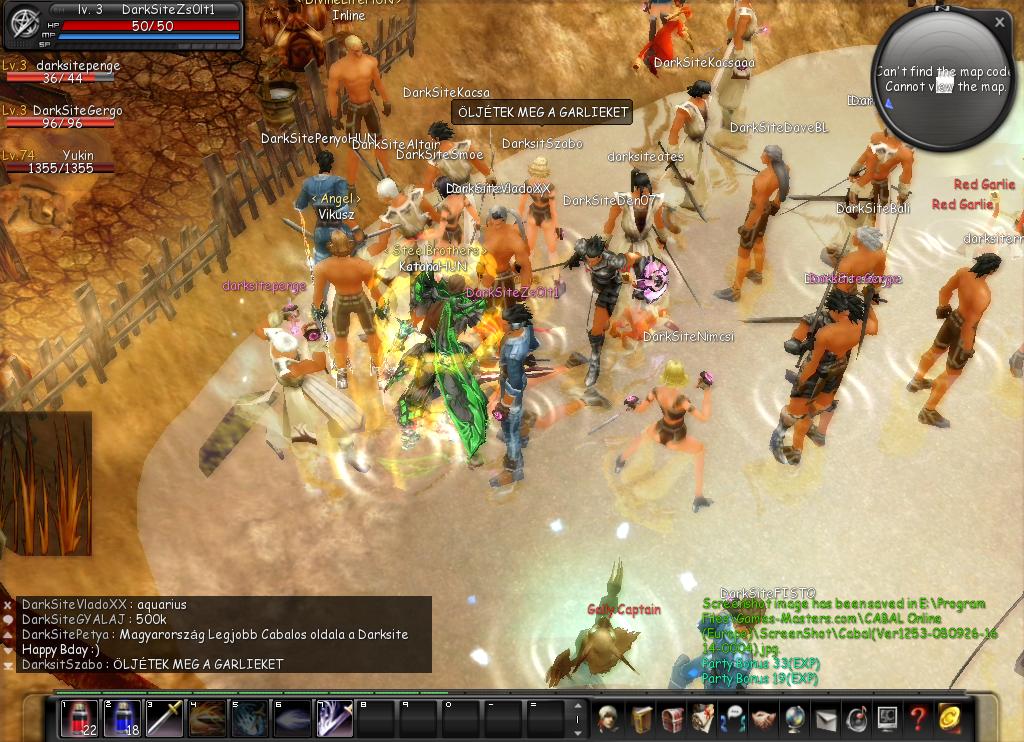Select the sword attack skill slot
1024x742 pixels.
pos(164,718)
